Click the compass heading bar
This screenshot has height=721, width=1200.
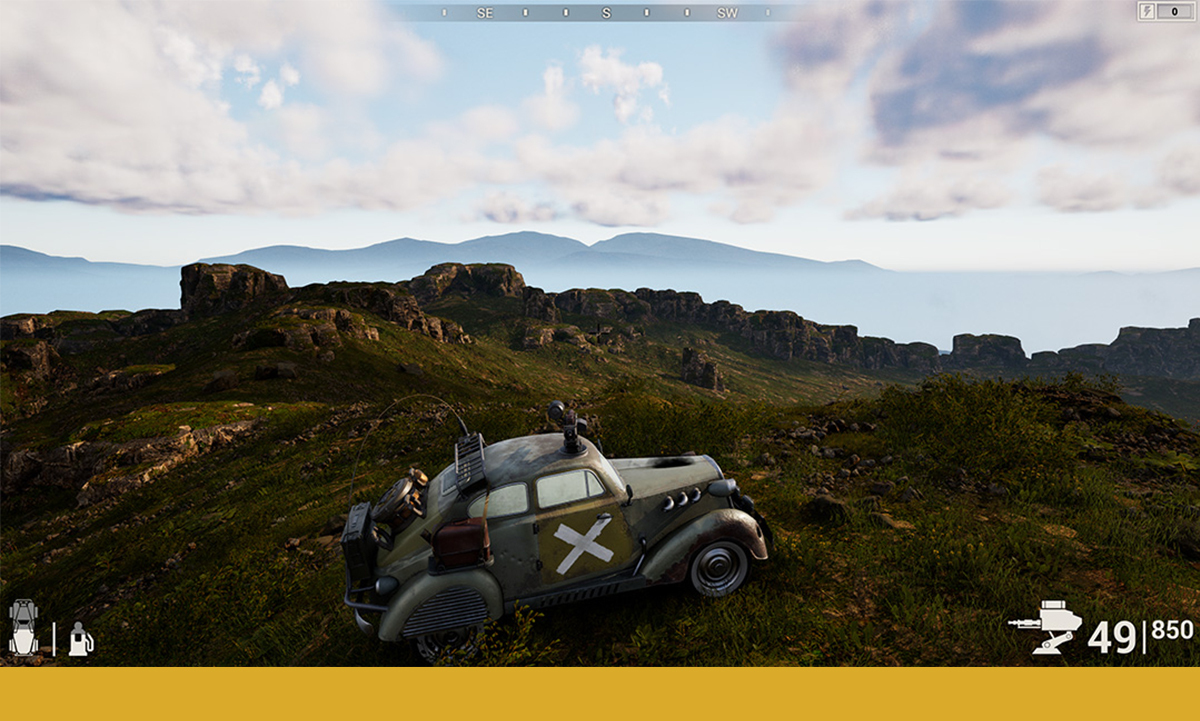pyautogui.click(x=605, y=13)
